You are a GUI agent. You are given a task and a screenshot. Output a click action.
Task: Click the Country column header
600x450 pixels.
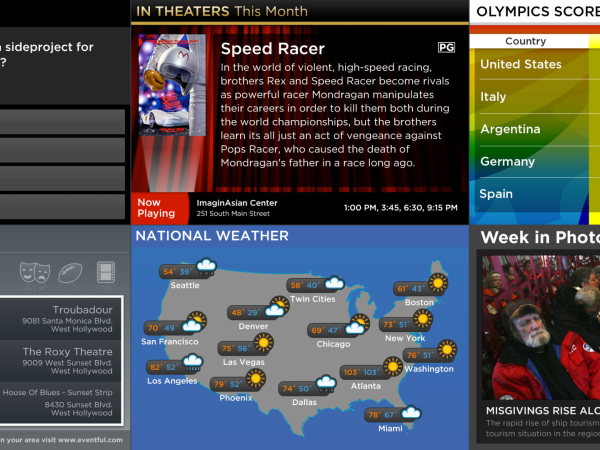525,41
